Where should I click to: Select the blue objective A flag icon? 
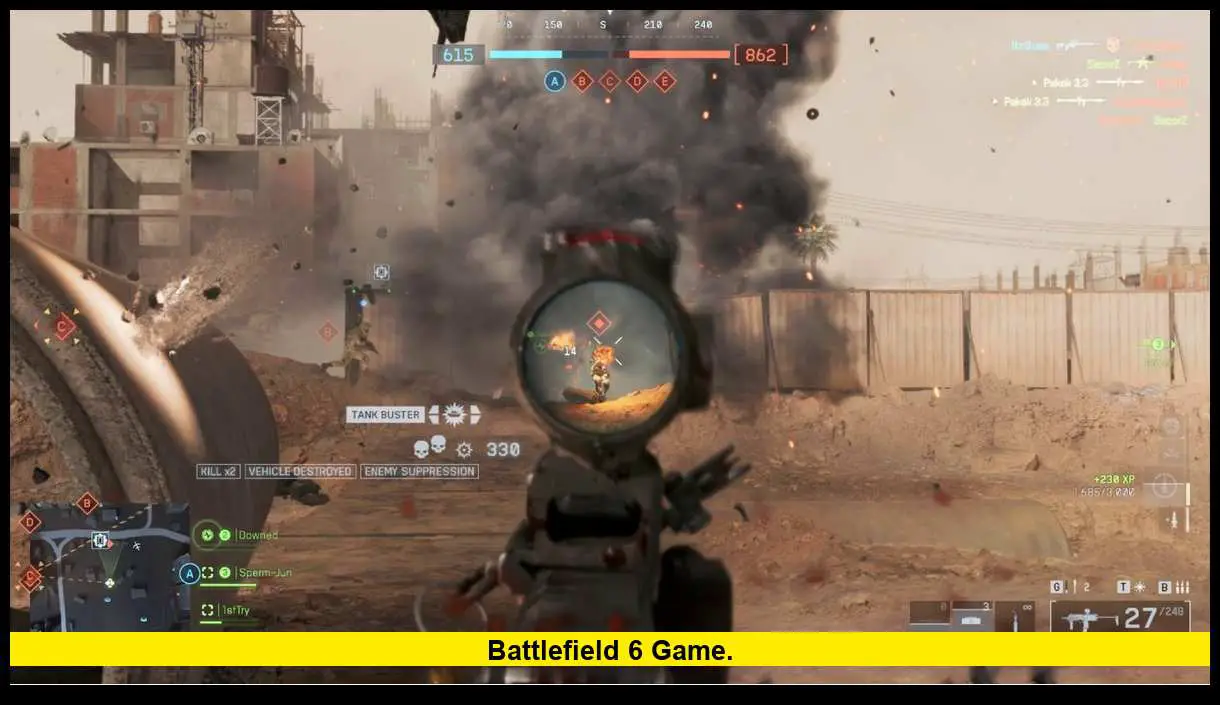point(555,81)
